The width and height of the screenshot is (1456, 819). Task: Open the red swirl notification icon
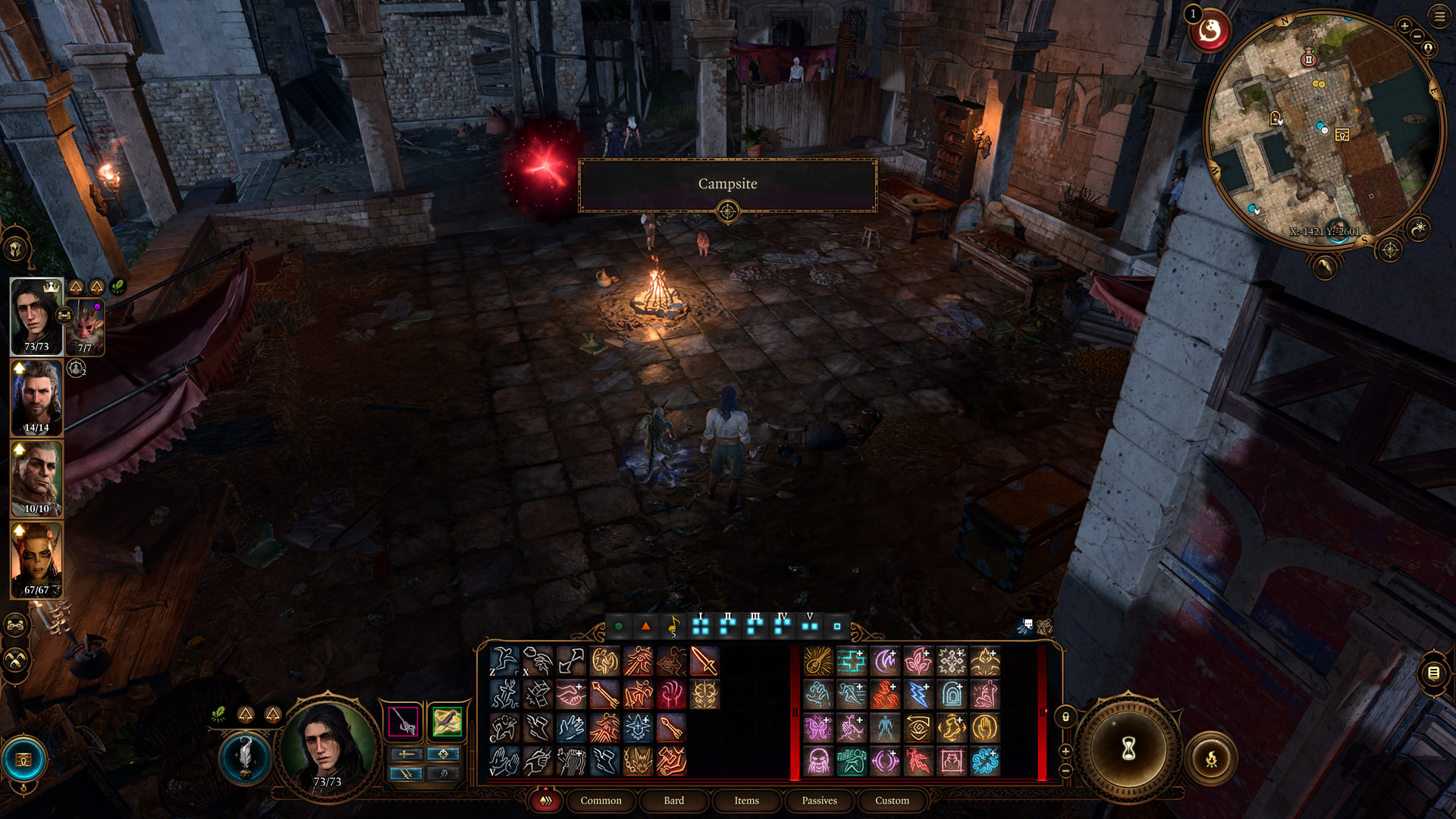[1210, 31]
